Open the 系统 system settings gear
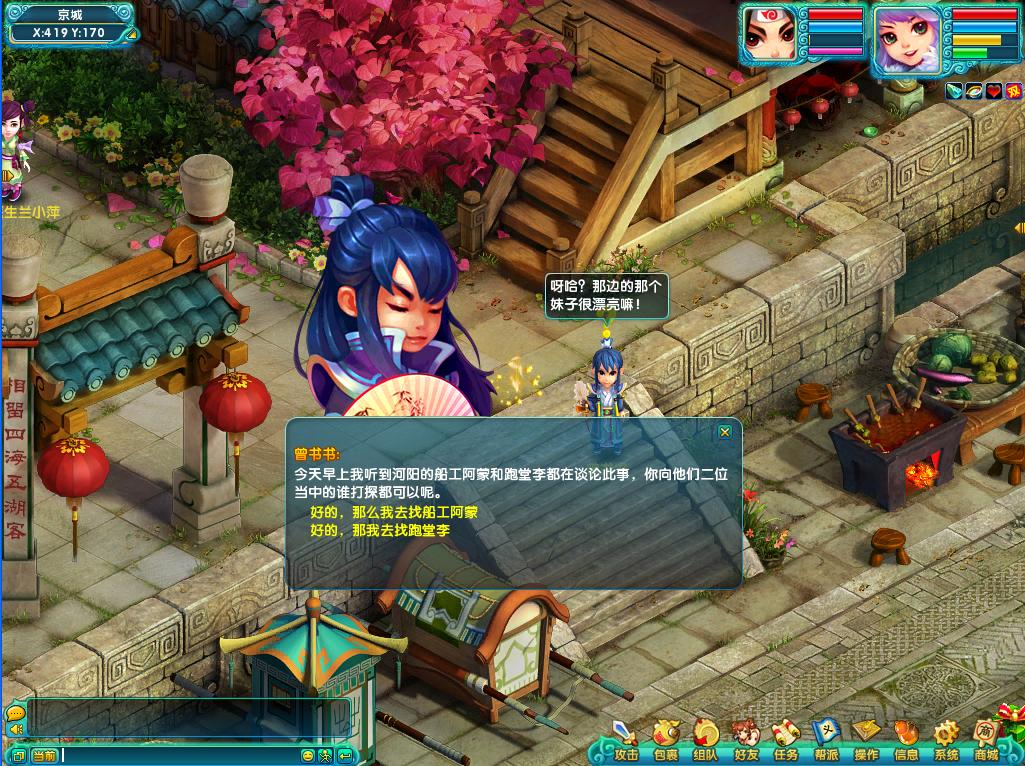1025x766 pixels. 946,739
